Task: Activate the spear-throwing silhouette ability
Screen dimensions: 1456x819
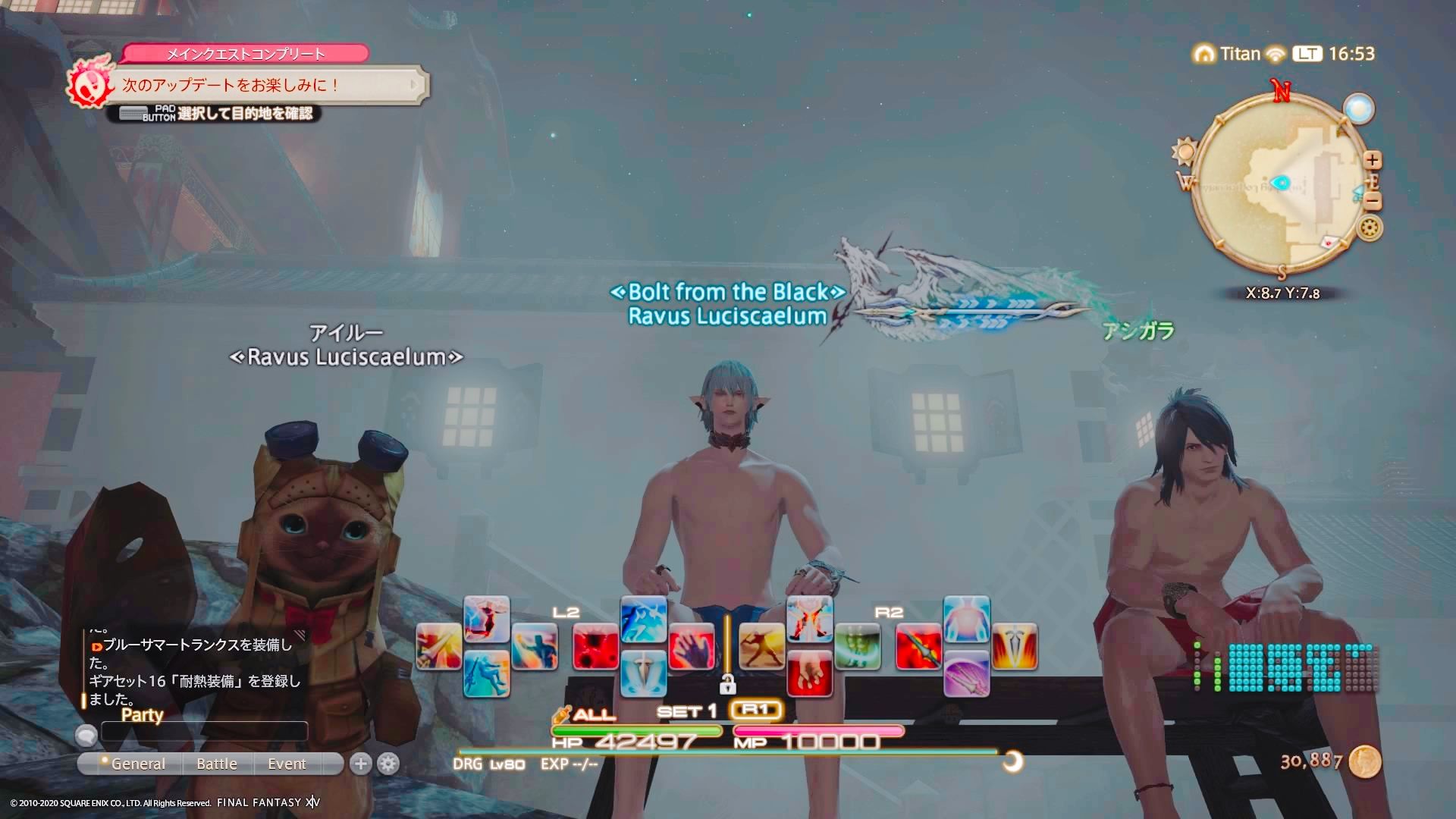Action: [x=761, y=647]
